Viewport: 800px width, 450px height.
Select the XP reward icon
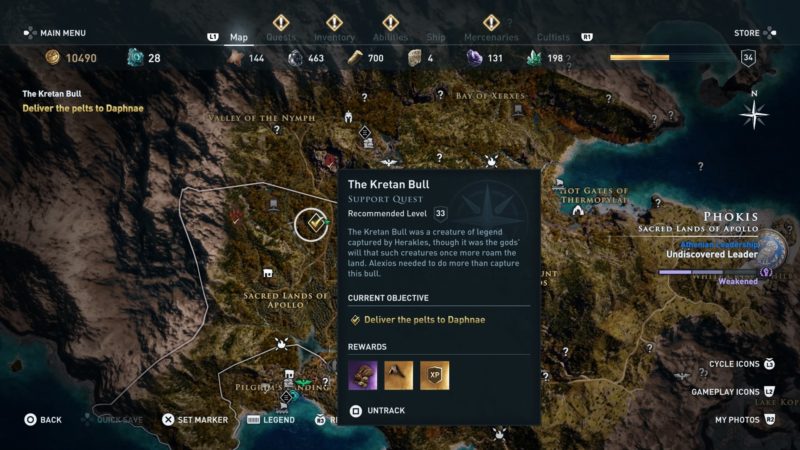pos(434,375)
